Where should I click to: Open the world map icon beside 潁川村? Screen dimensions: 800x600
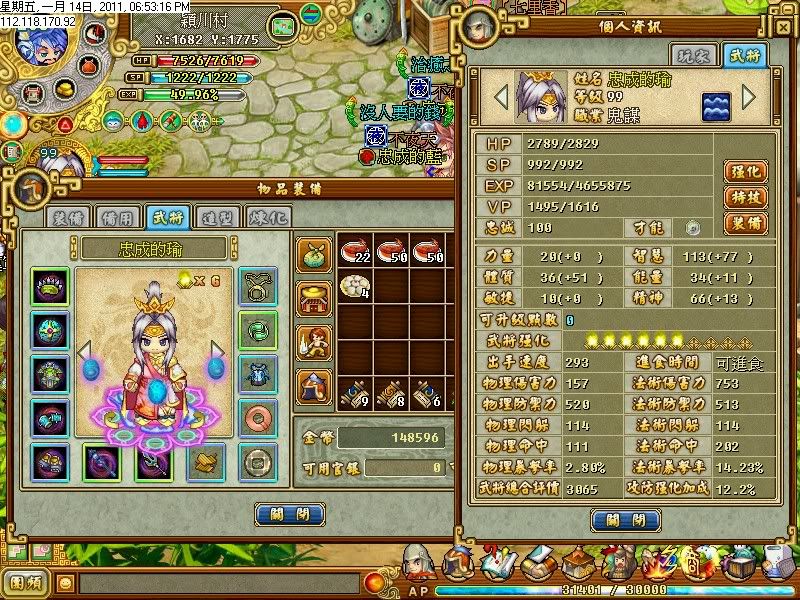click(285, 26)
